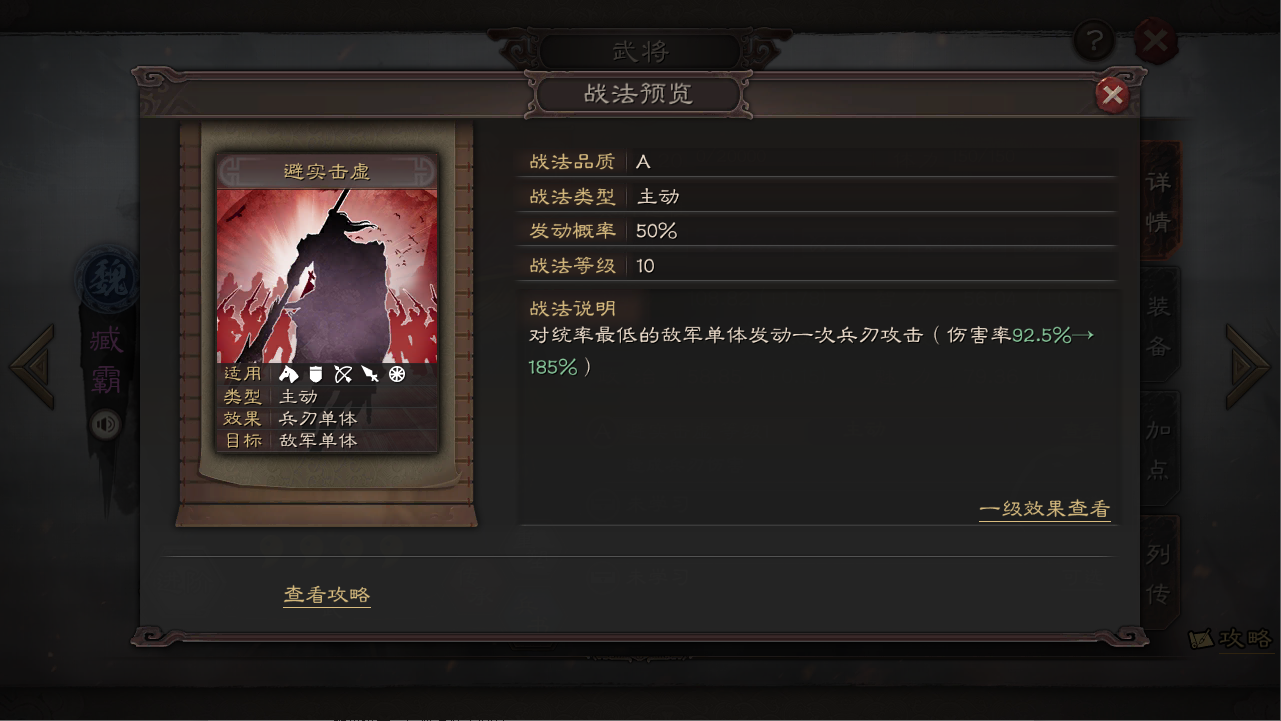
Task: Select the 详情 details tab
Action: 1158,200
